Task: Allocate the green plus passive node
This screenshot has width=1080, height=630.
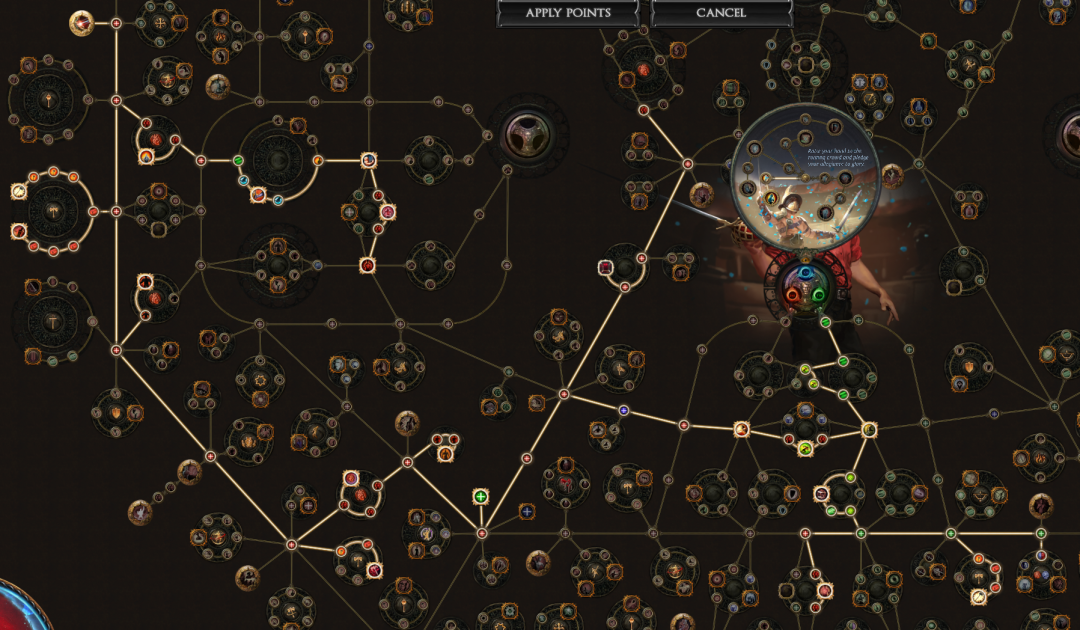Action: (481, 497)
